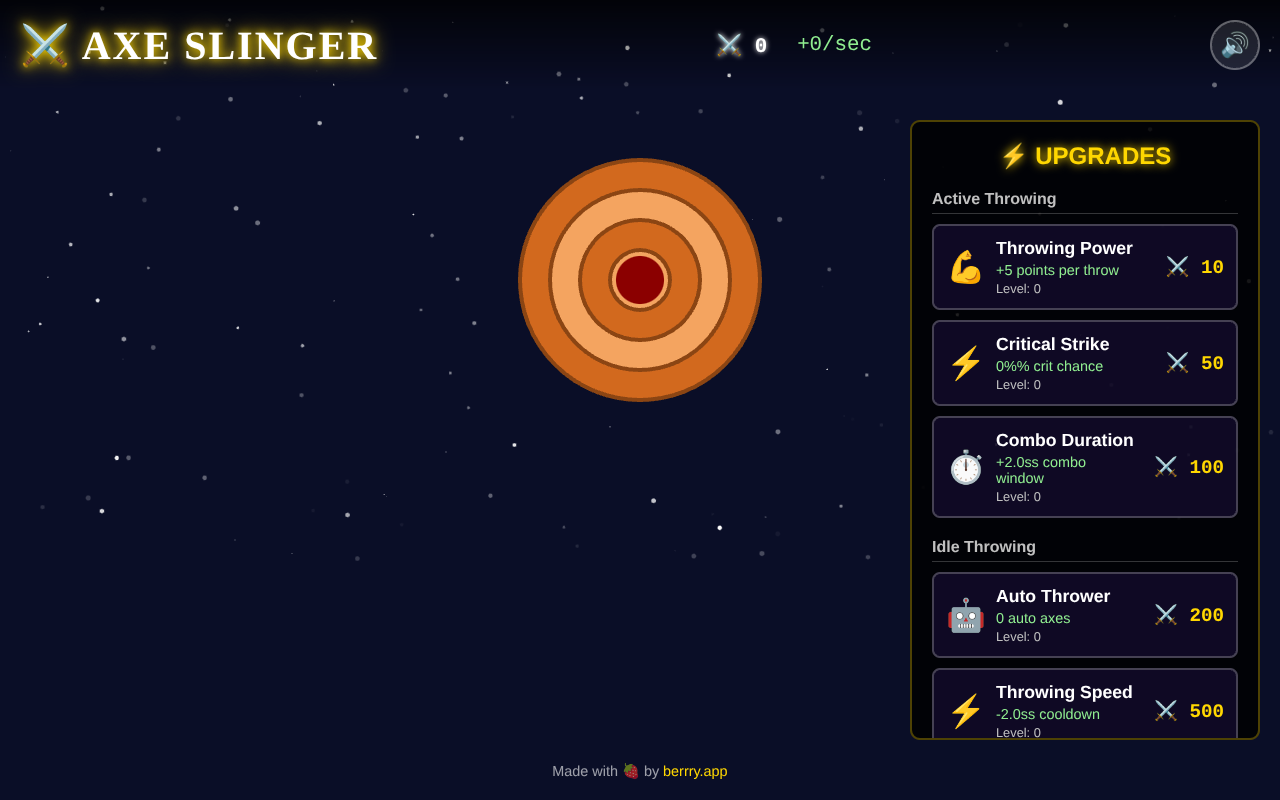Click the robot icon for Auto Thrower
This screenshot has width=1280, height=800.
[964, 618]
